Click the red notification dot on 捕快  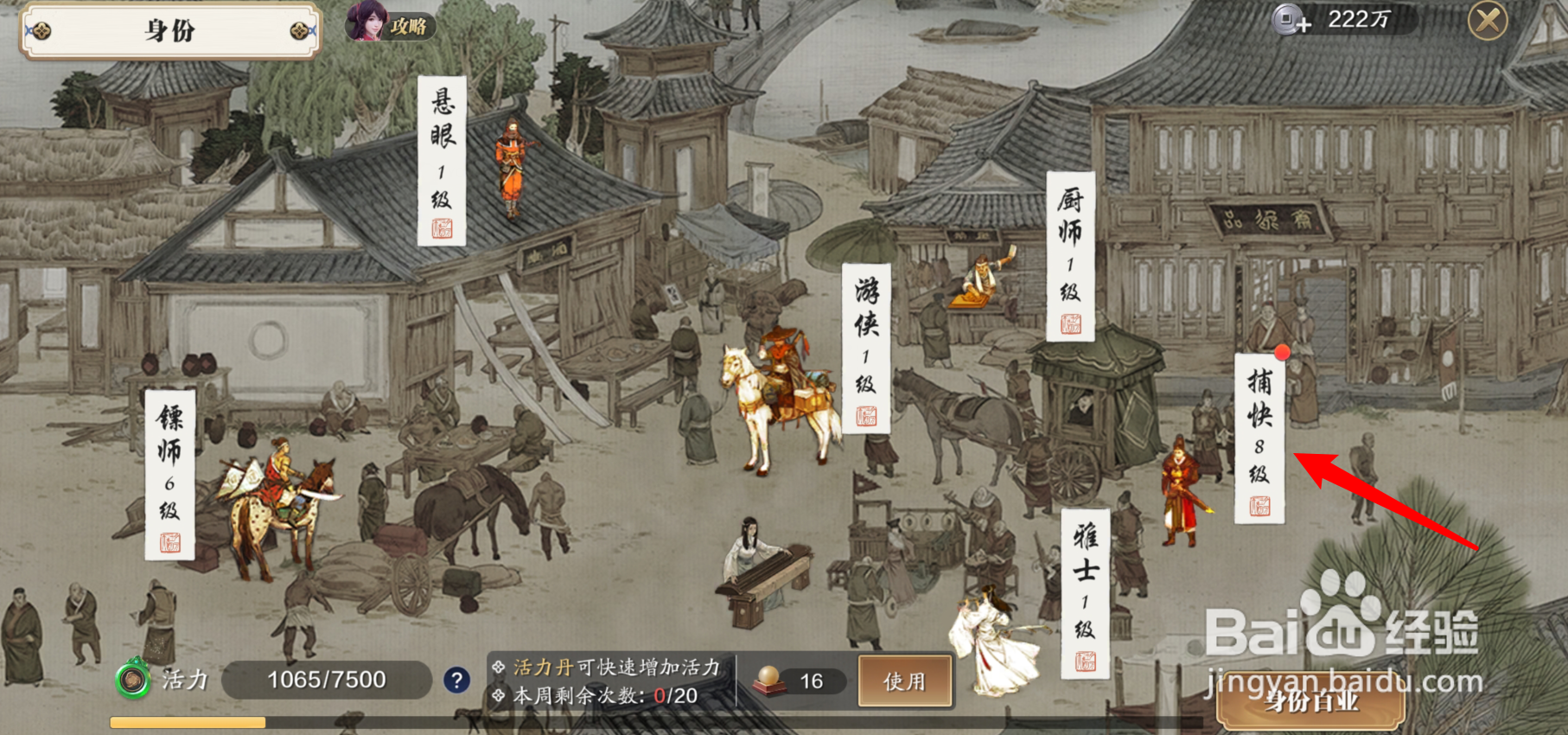pyautogui.click(x=1283, y=352)
